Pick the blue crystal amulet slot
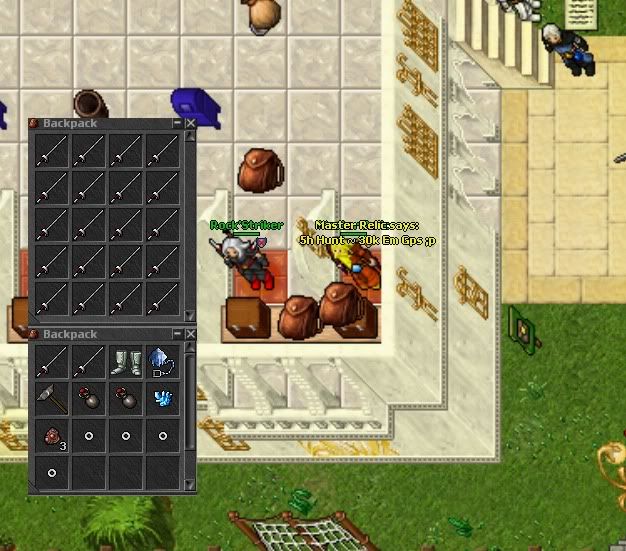 click(162, 361)
